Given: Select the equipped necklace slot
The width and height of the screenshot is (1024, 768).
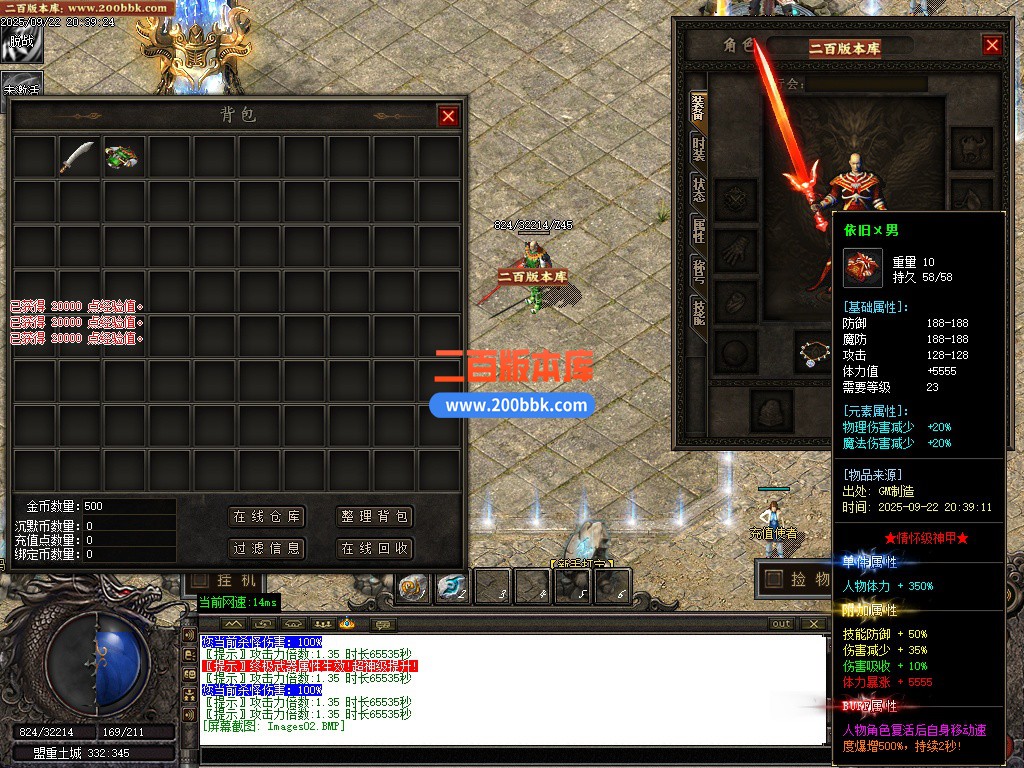Looking at the screenshot, I should click(x=816, y=351).
